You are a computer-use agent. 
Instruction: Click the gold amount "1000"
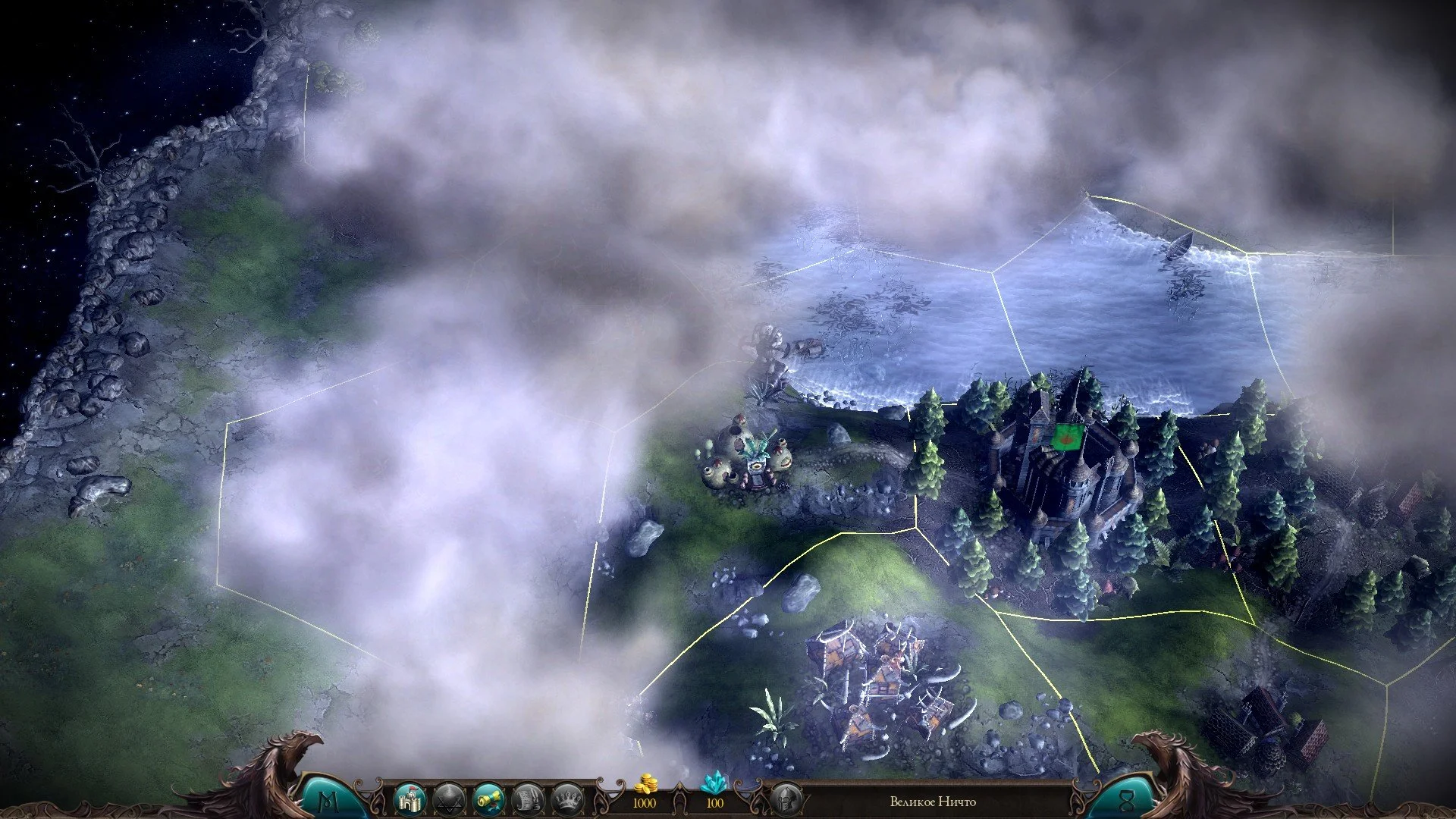coord(646,802)
